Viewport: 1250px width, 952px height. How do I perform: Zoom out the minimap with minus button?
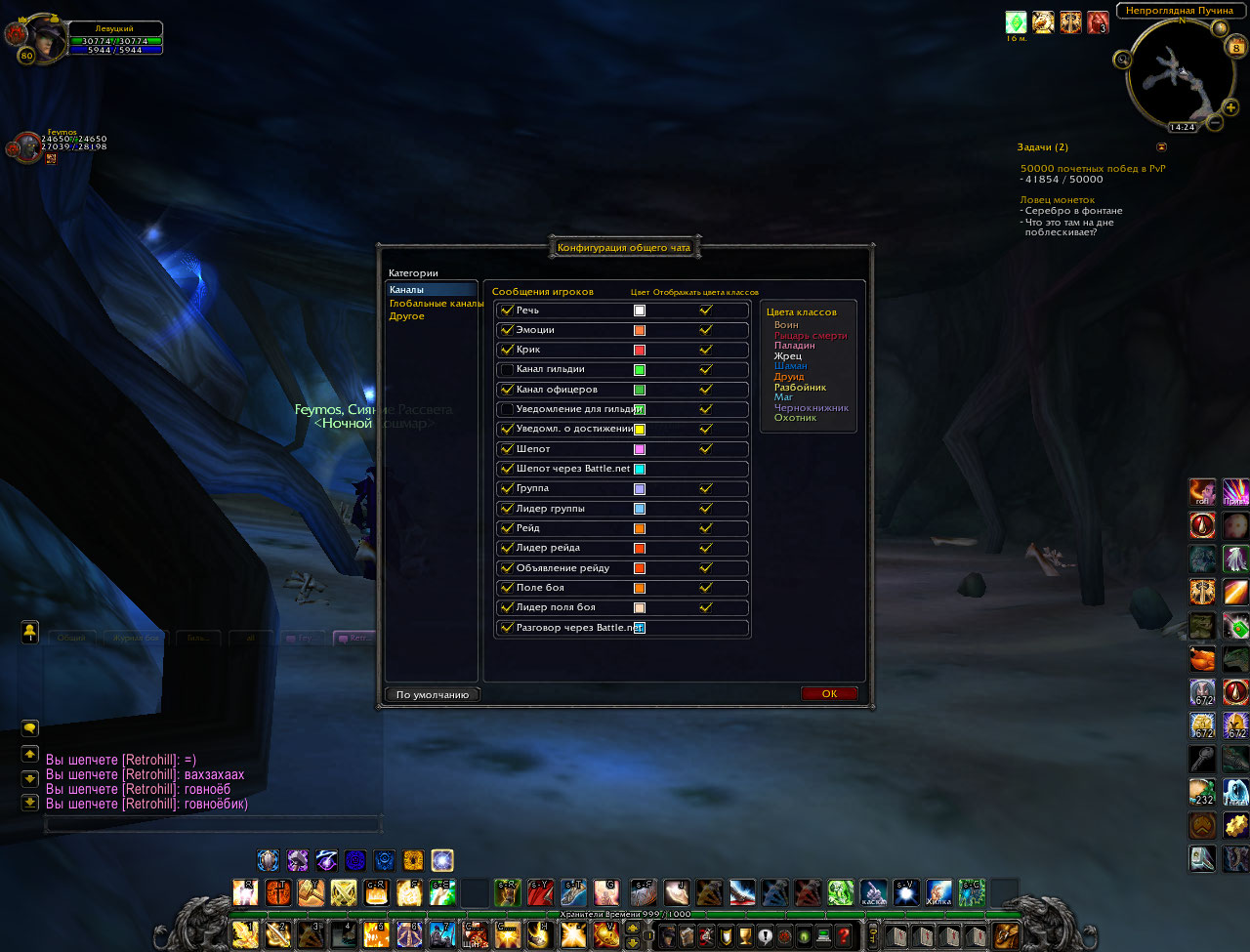1215,123
